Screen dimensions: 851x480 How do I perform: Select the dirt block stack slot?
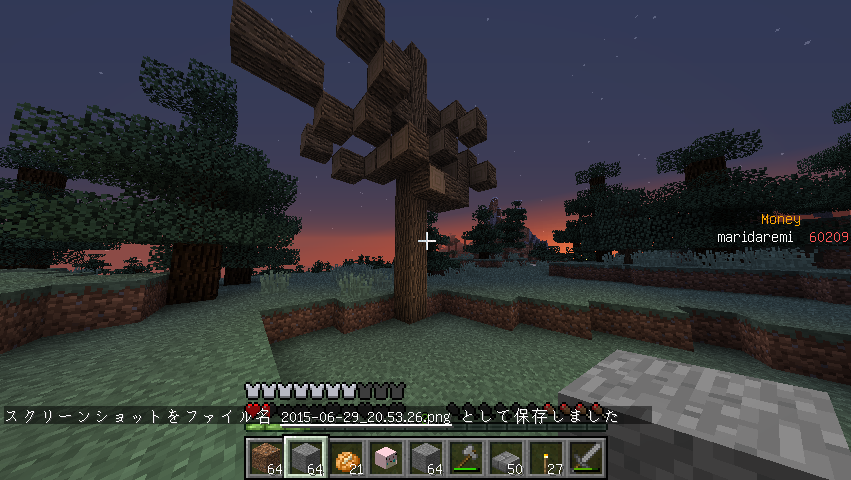[x=264, y=458]
